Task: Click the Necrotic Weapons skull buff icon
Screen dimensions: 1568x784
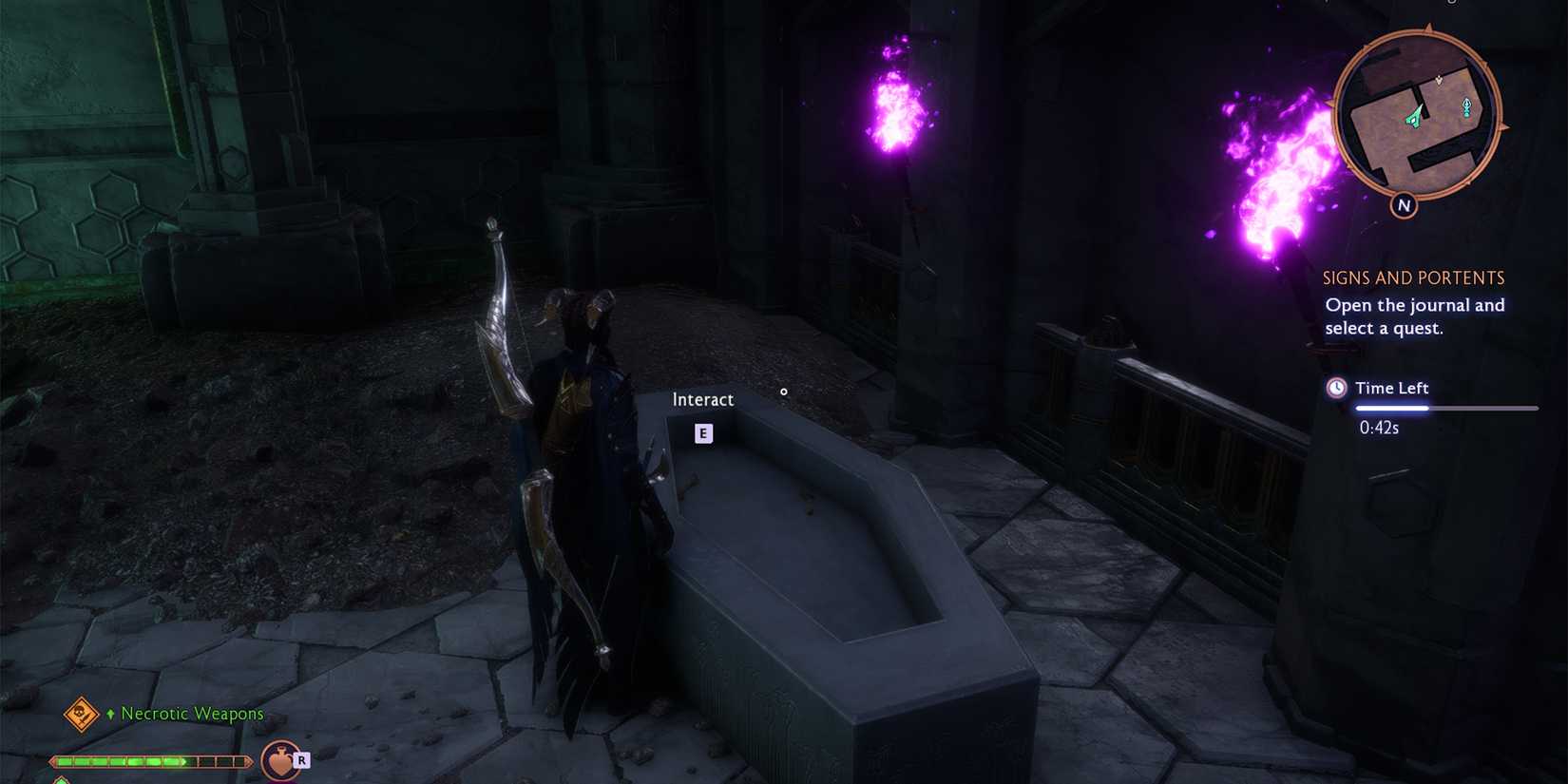Action: 81,714
